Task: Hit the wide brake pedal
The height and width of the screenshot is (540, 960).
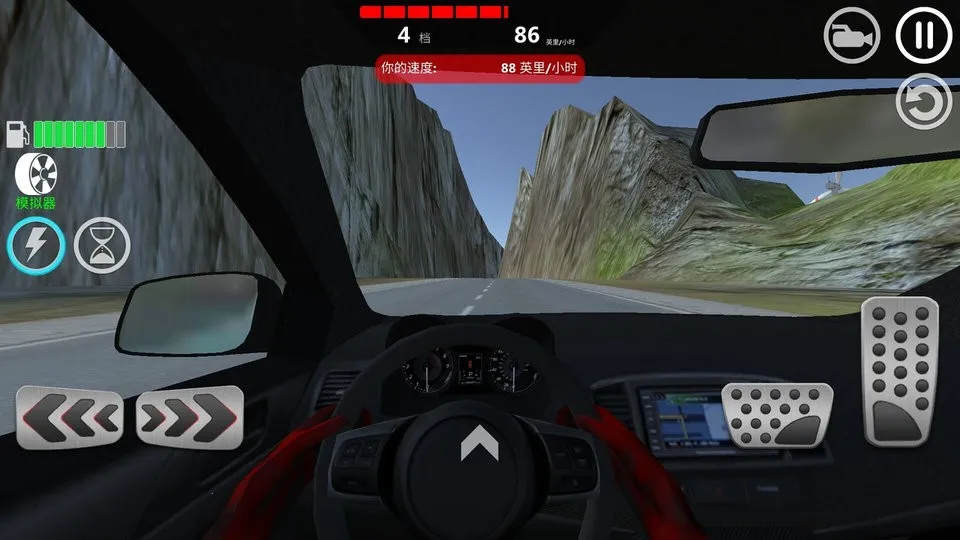Action: coord(777,416)
